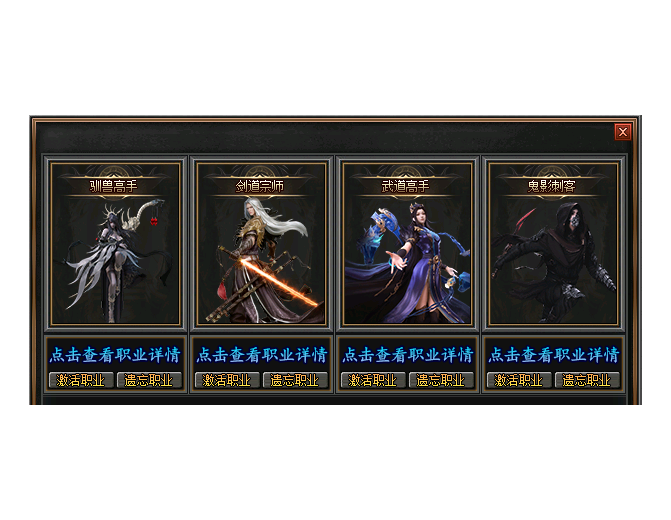Forget the 鬼影刺客 class
Viewport: 671px width, 520px height.
(x=588, y=380)
